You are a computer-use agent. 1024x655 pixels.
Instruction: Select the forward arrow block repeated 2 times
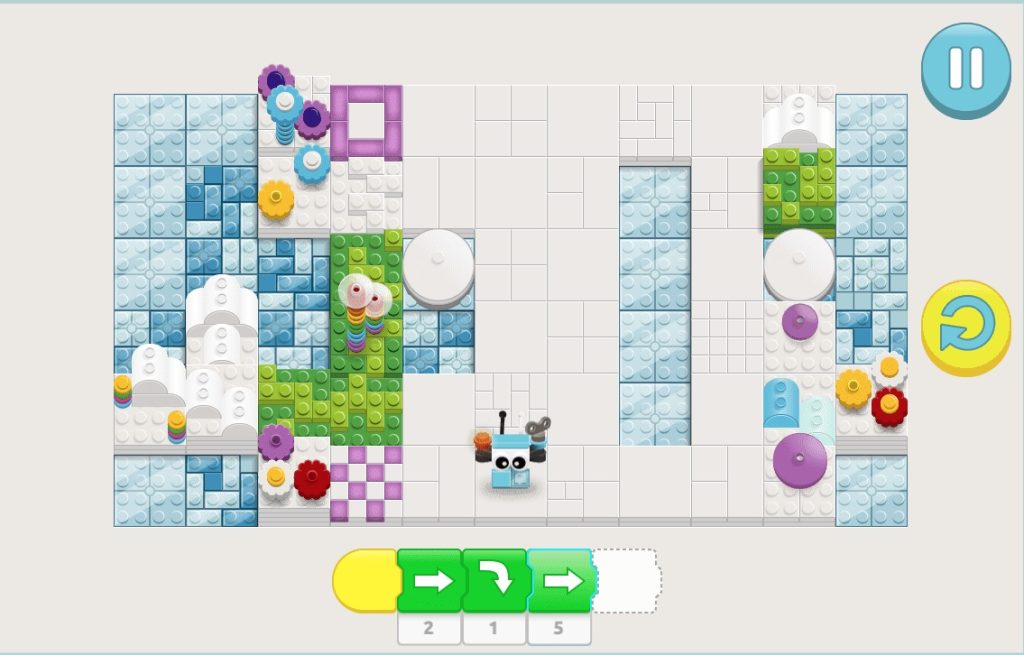click(430, 581)
